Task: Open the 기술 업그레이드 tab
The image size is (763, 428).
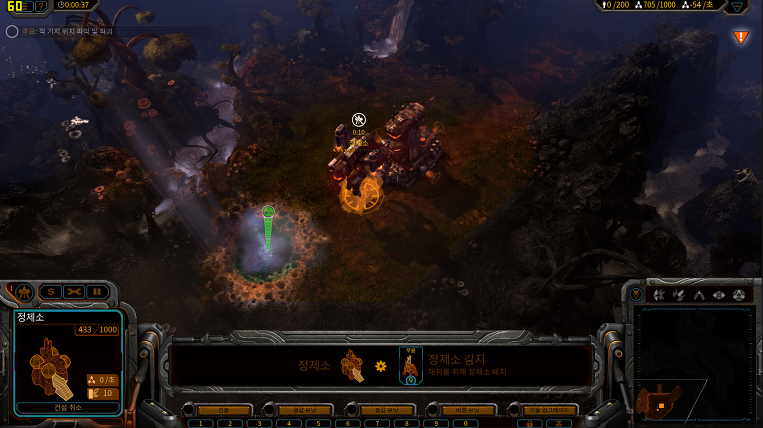Action: (x=541, y=410)
